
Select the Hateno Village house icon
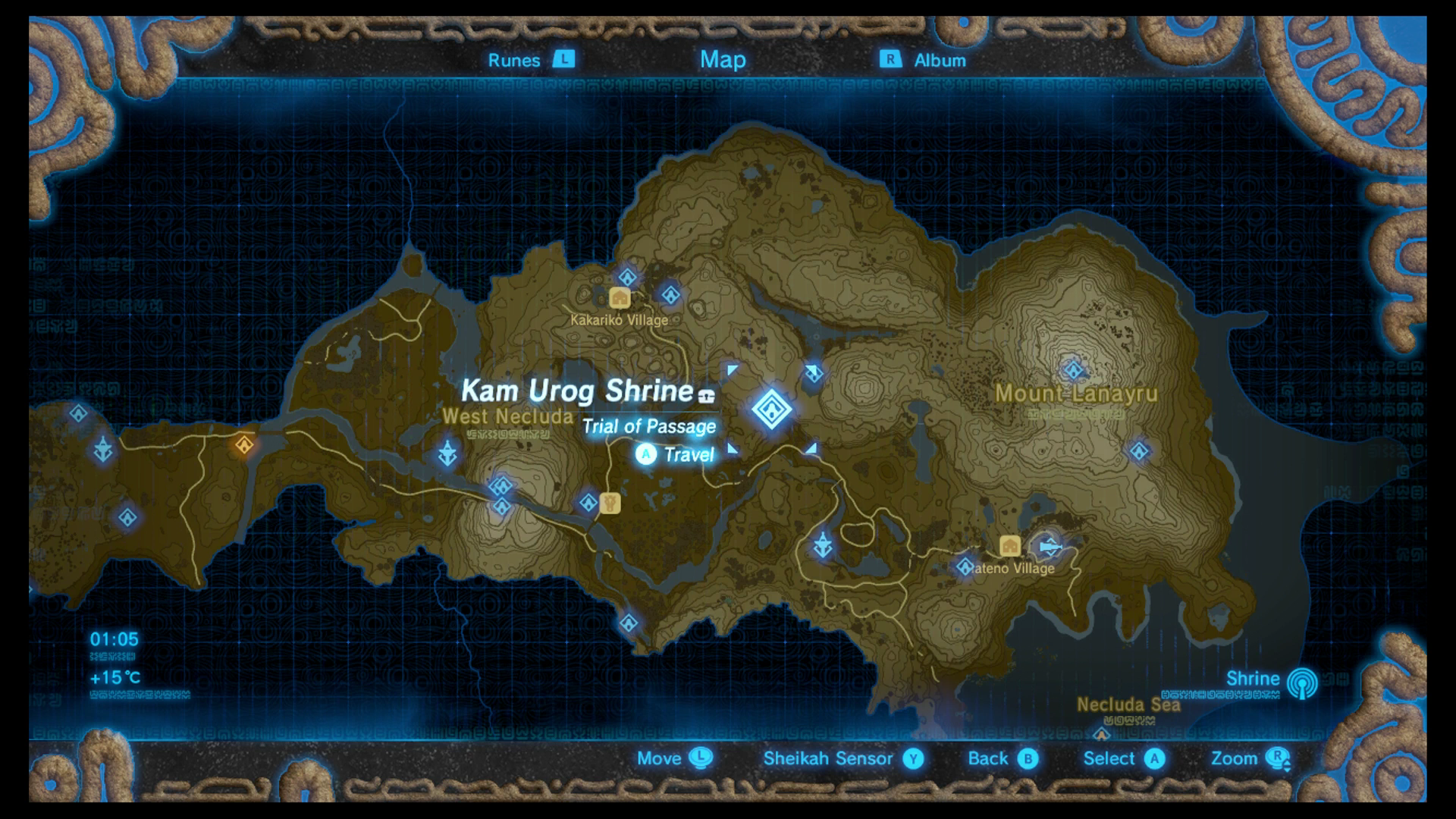pyautogui.click(x=1009, y=544)
